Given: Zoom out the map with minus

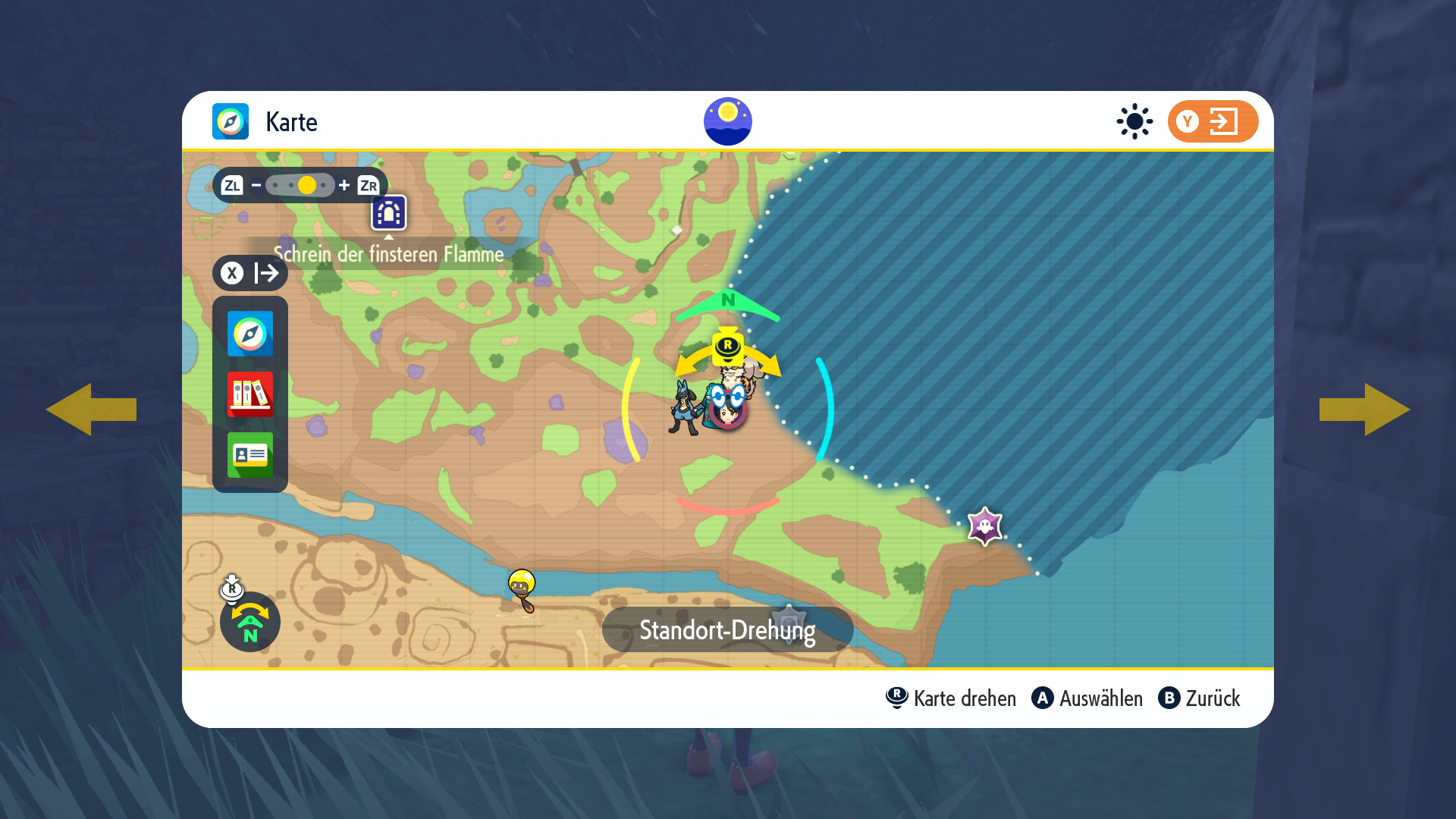Looking at the screenshot, I should coord(256,185).
